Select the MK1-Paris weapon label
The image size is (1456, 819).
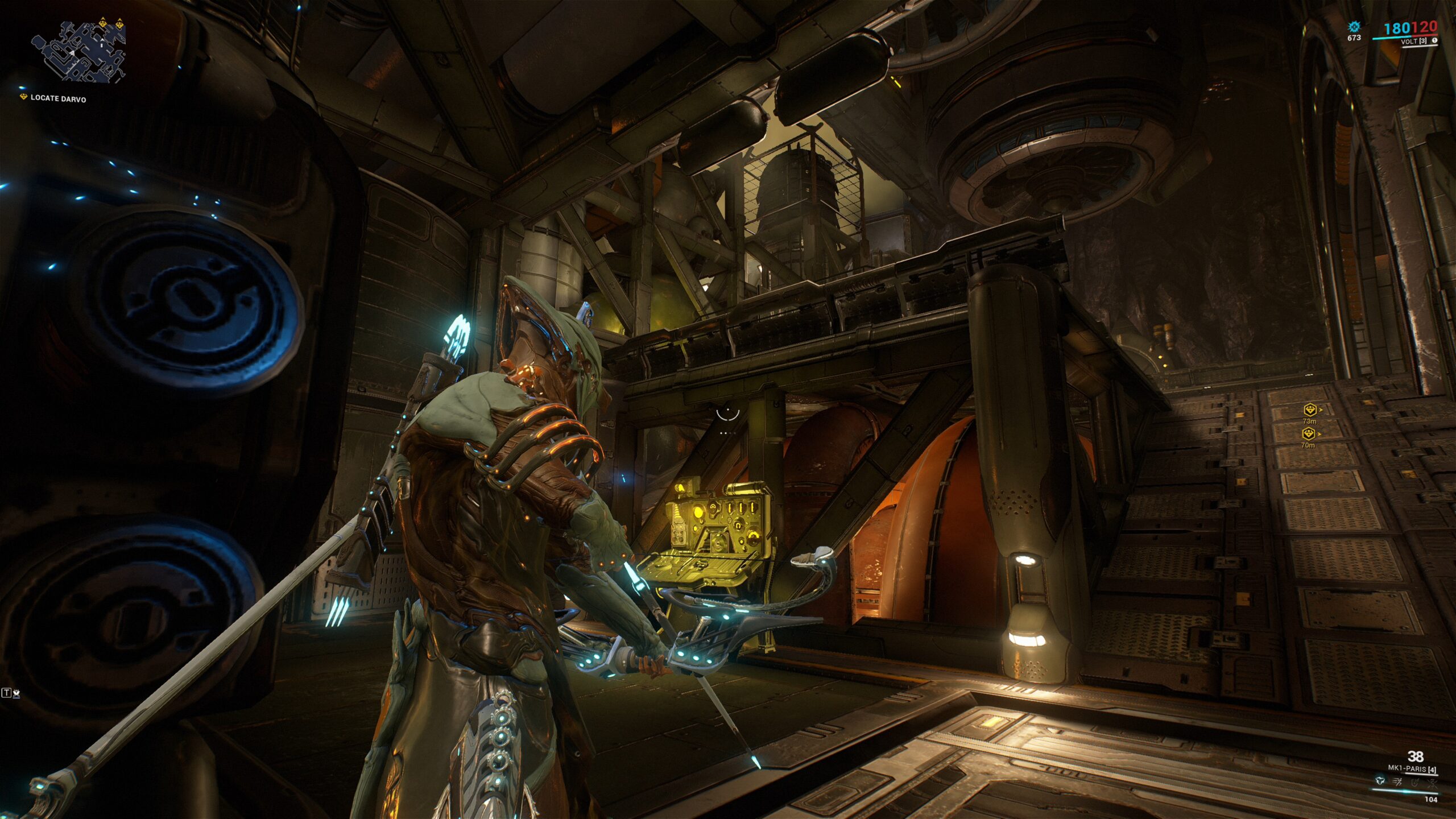pyautogui.click(x=1412, y=768)
